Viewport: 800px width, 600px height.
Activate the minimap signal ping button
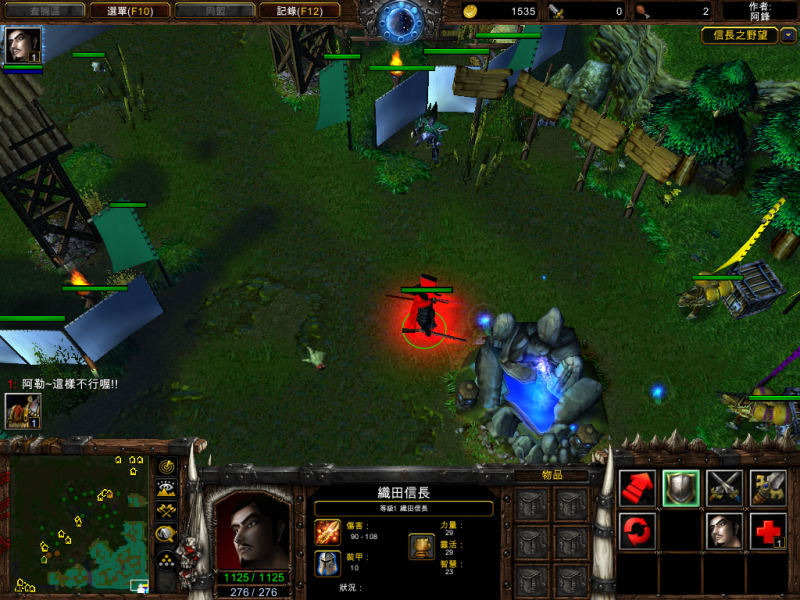(166, 466)
